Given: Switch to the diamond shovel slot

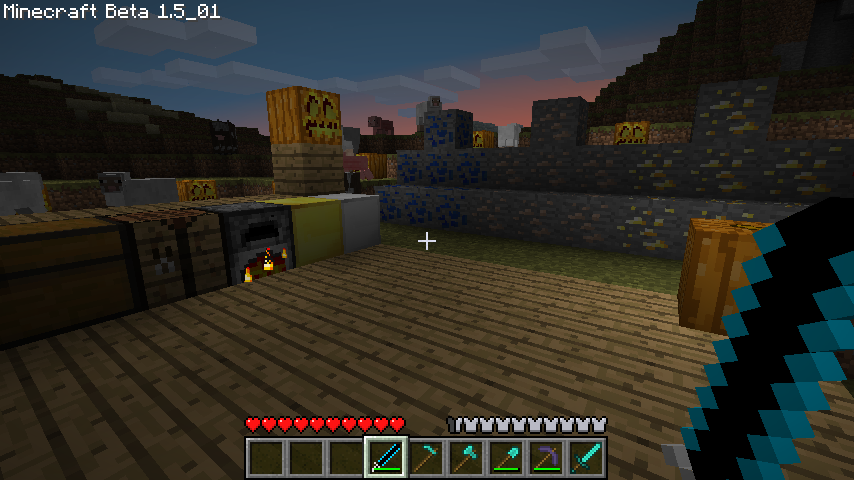Looking at the screenshot, I should click(505, 458).
